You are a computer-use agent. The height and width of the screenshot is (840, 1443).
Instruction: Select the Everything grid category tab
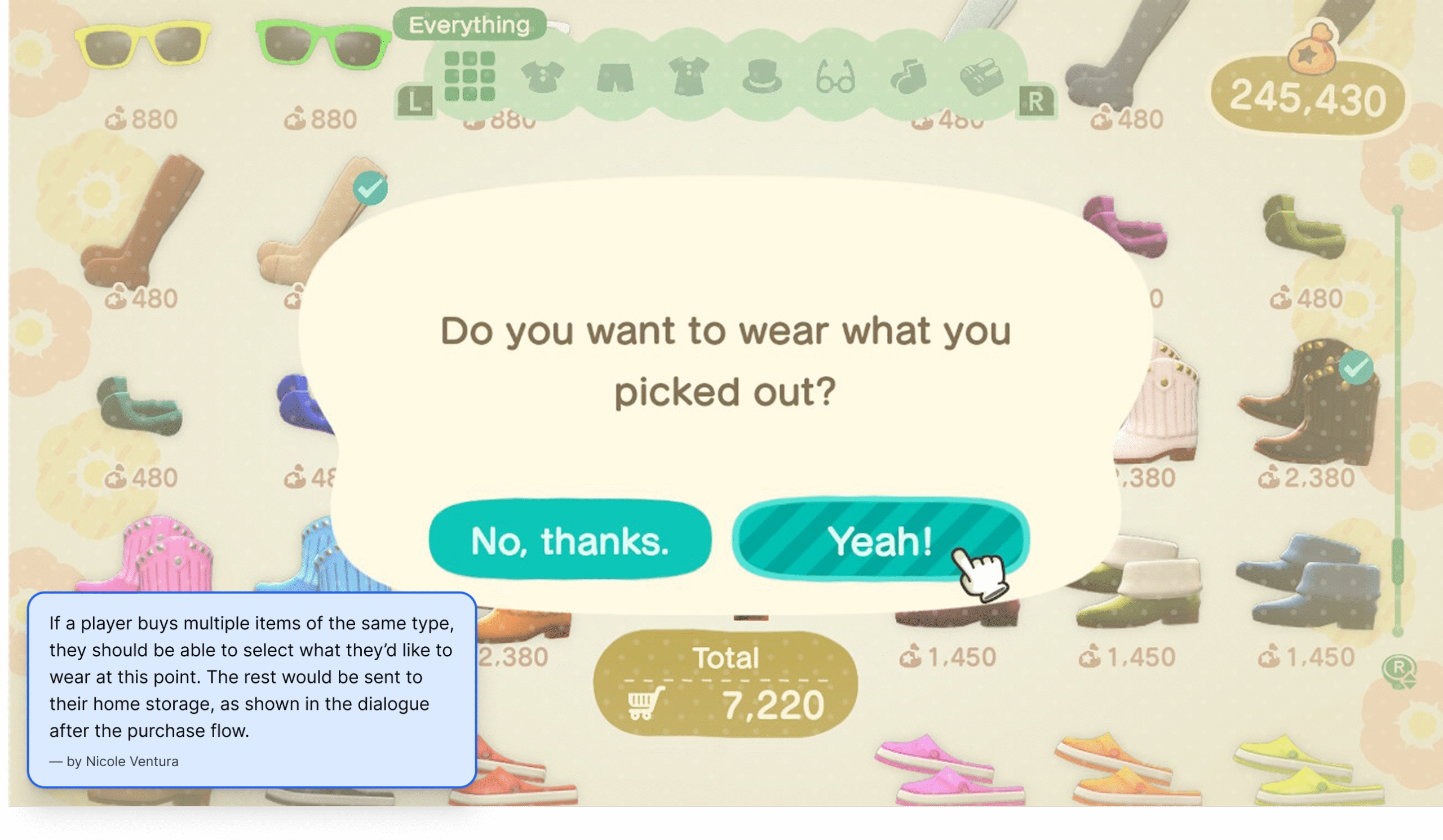(470, 77)
